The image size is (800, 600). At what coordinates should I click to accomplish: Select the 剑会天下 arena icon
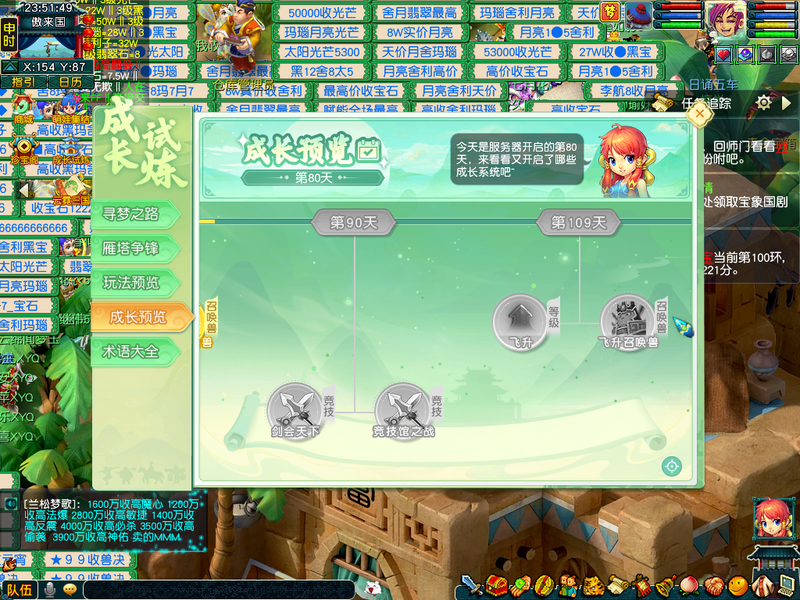(294, 410)
